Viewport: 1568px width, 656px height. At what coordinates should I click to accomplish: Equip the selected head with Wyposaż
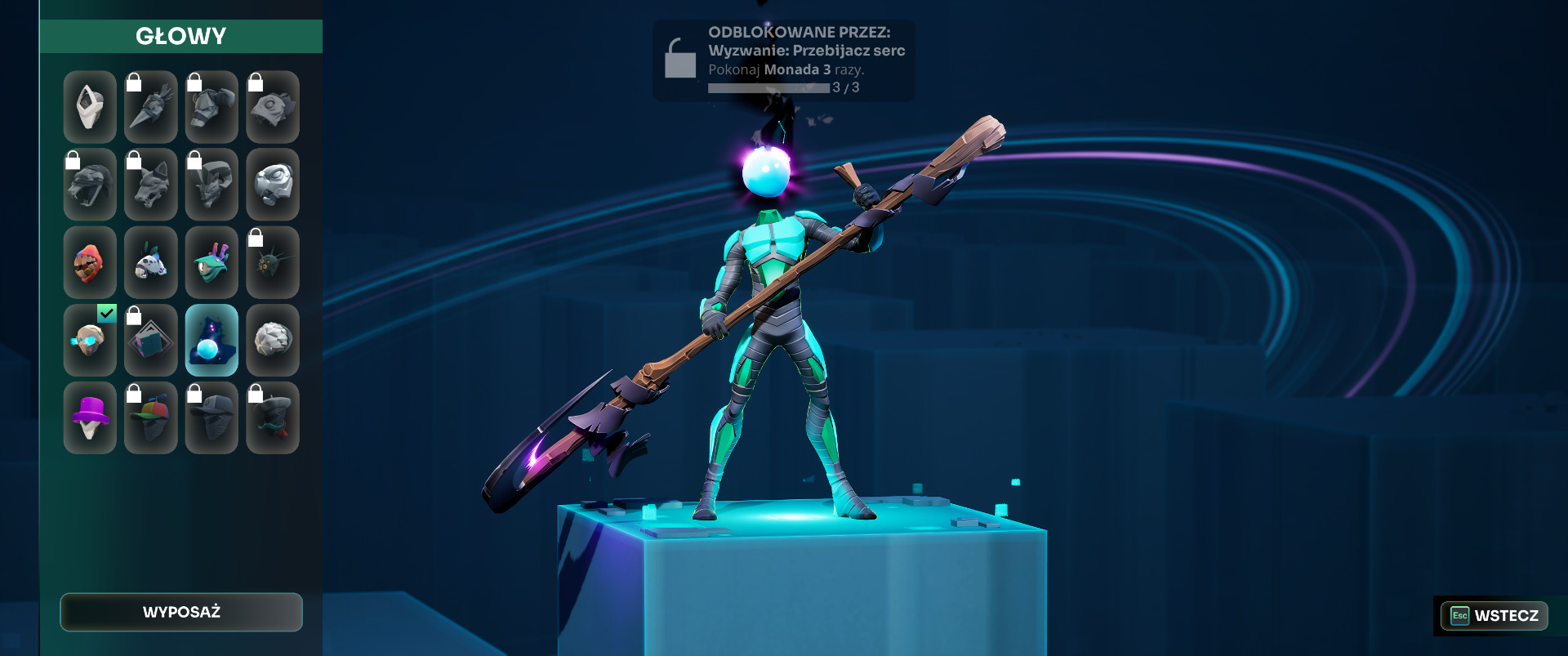pos(181,612)
